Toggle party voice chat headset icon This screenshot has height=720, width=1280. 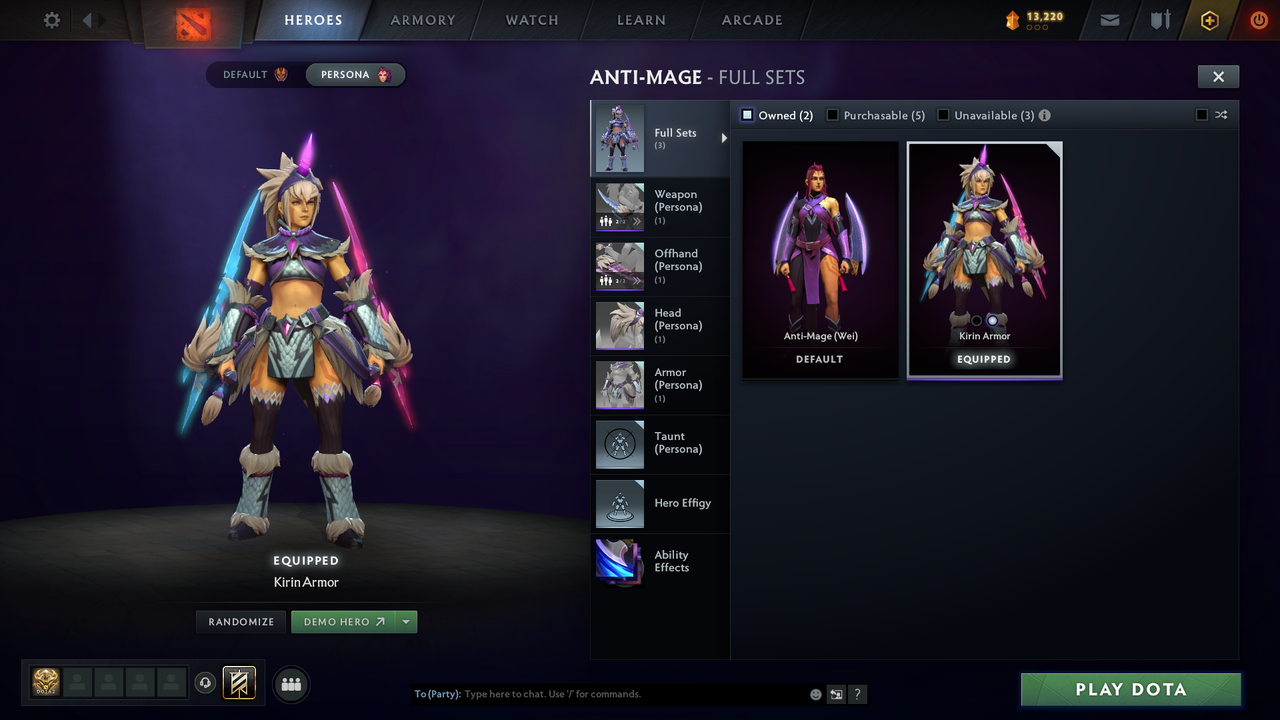click(206, 683)
